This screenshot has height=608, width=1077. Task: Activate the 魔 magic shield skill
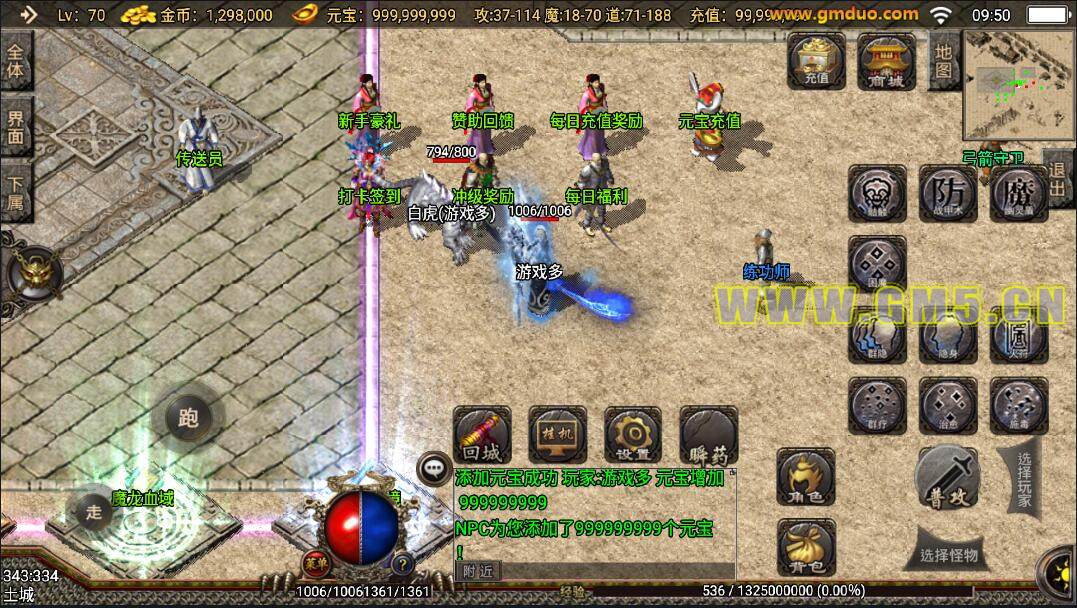[x=1018, y=192]
